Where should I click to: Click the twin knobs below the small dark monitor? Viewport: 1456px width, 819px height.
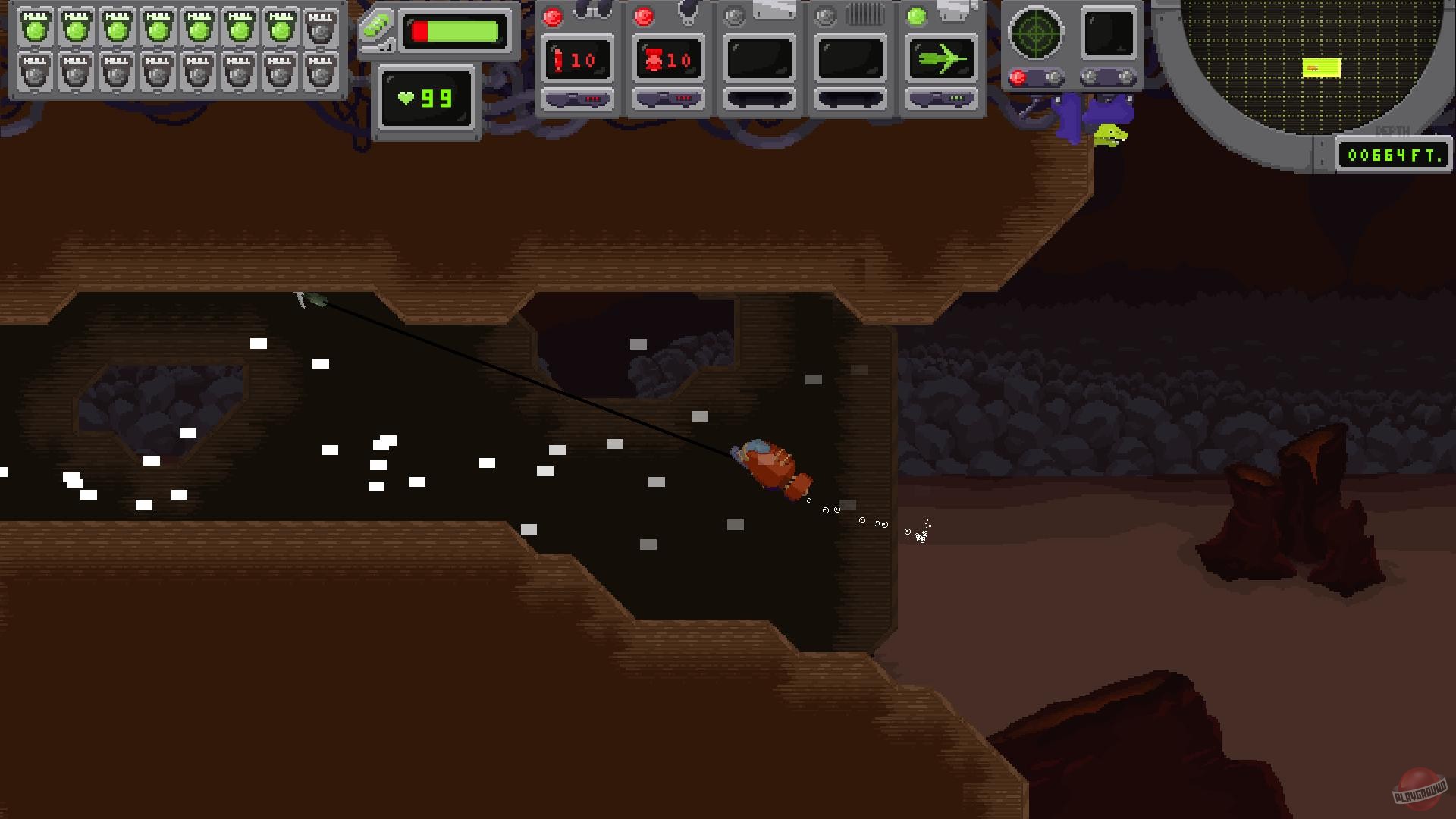coord(1106,77)
